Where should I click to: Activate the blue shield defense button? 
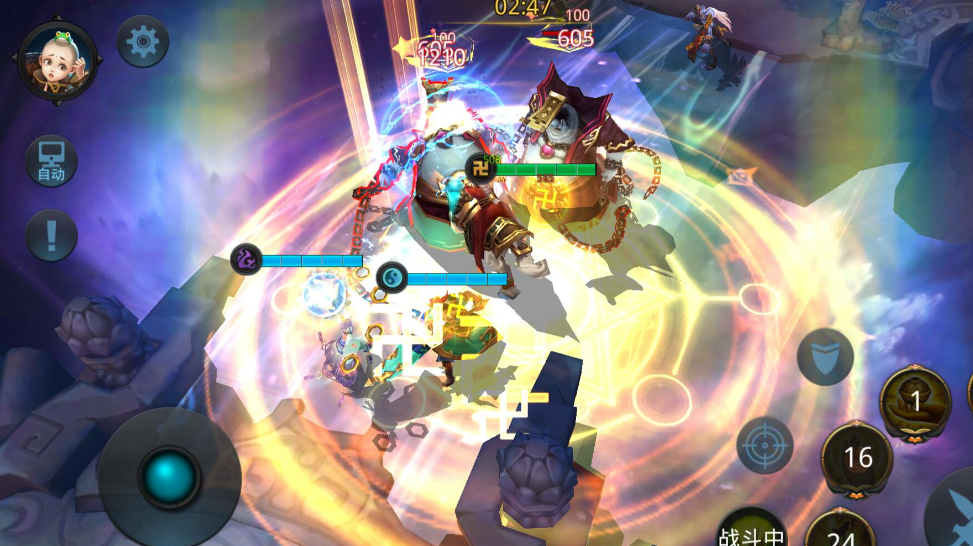coord(825,357)
